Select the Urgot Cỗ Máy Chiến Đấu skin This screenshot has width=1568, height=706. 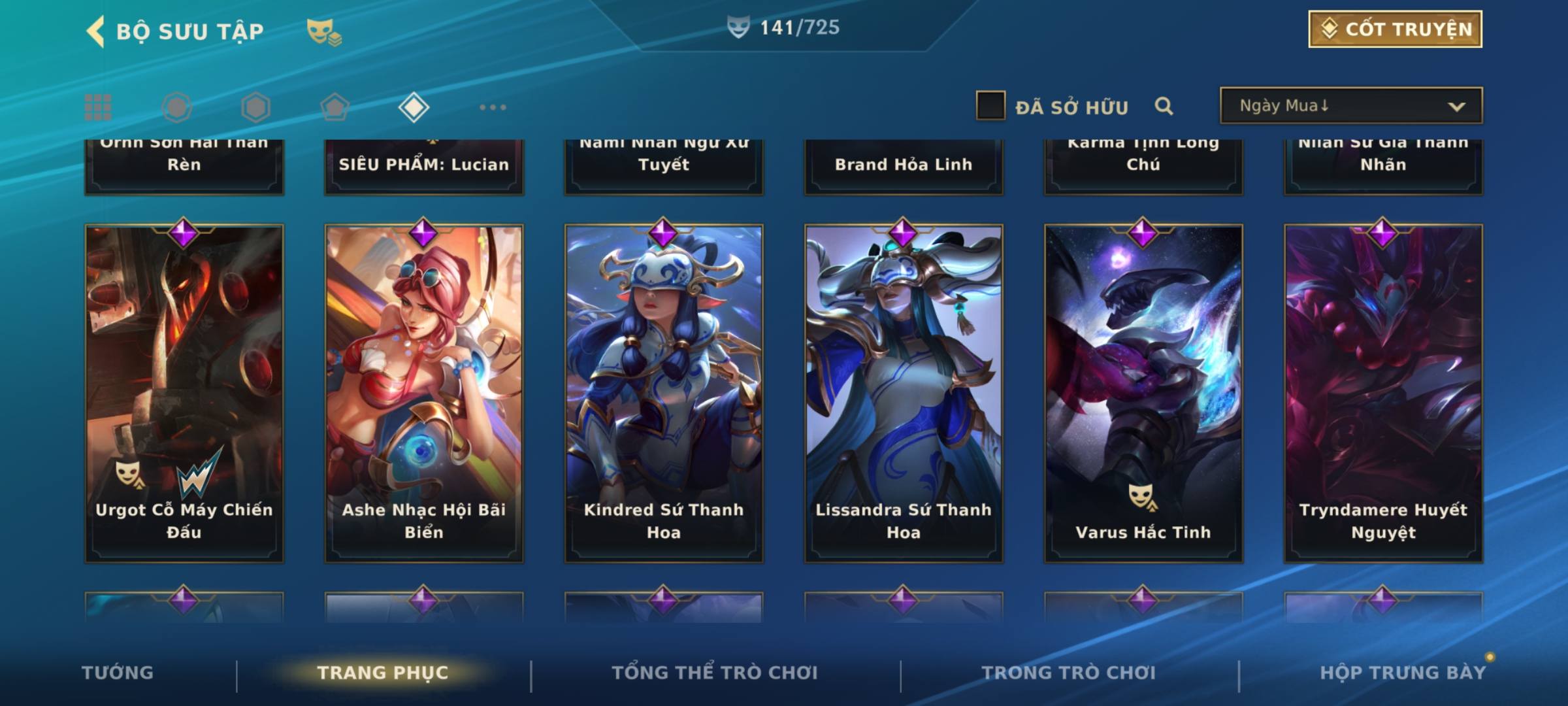(184, 392)
